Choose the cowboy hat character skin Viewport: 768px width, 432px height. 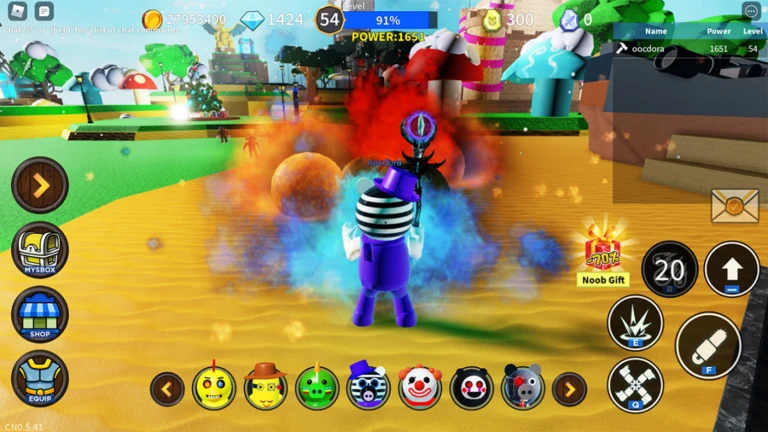pyautogui.click(x=265, y=387)
